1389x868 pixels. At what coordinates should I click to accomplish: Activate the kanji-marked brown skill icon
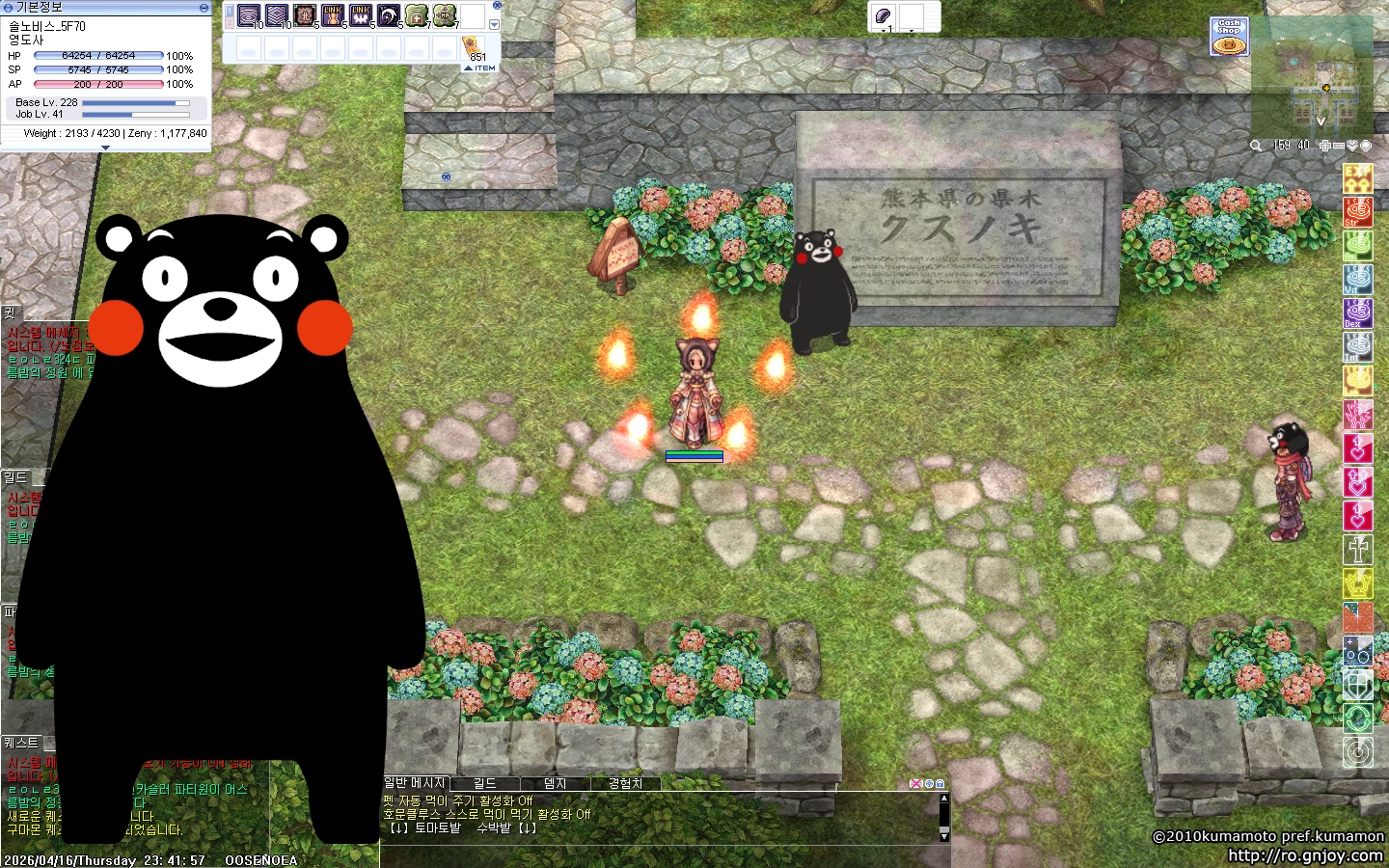305,16
